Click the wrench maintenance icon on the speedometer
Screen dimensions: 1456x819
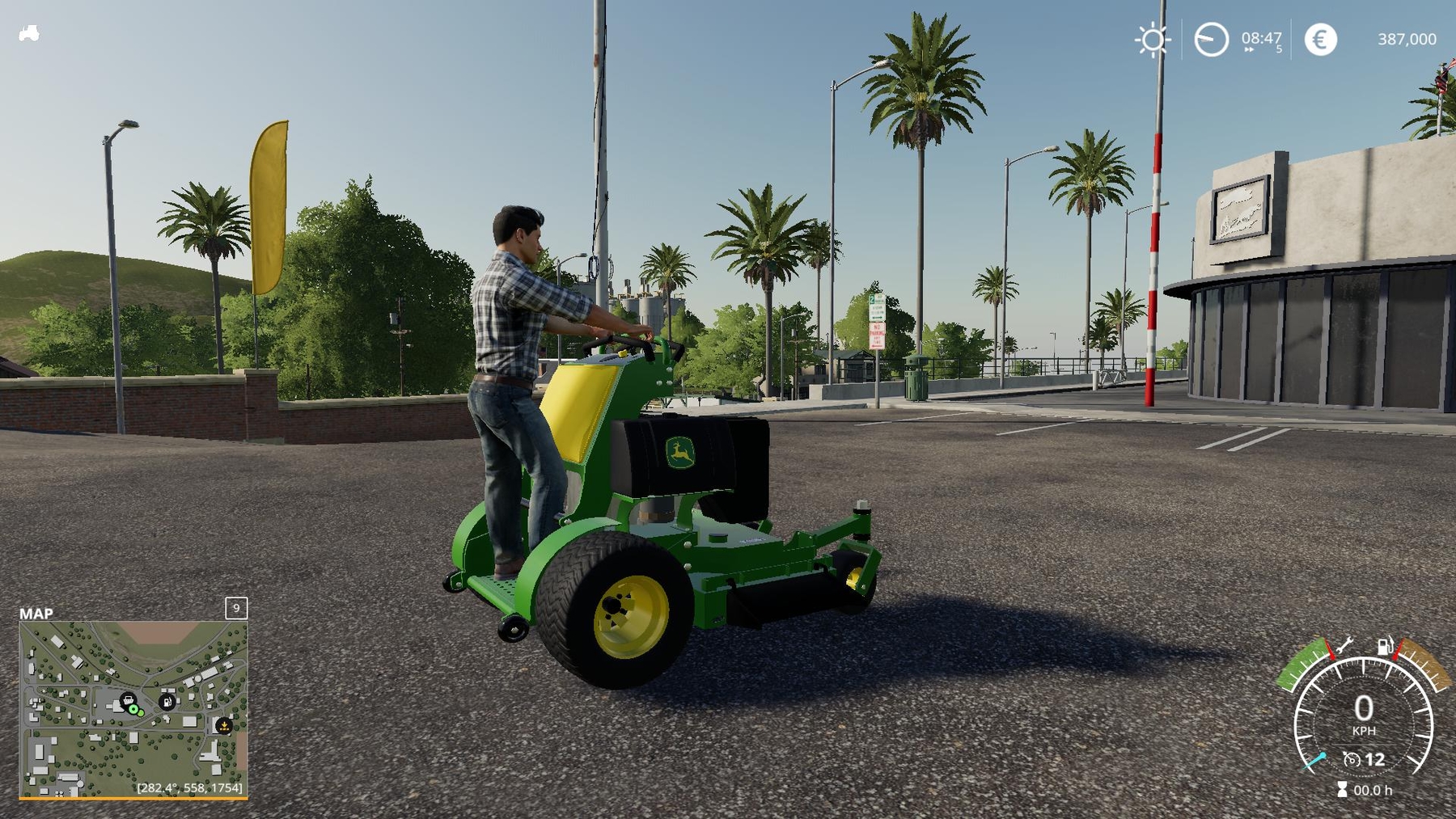(1344, 645)
